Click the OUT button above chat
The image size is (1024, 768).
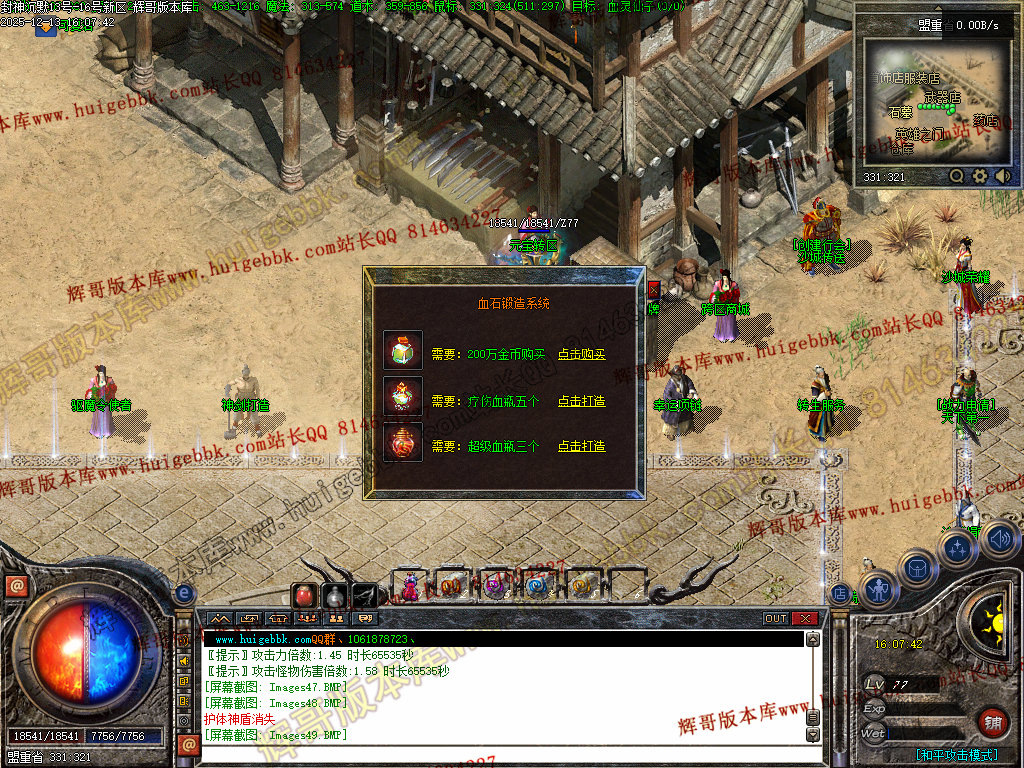coord(776,618)
